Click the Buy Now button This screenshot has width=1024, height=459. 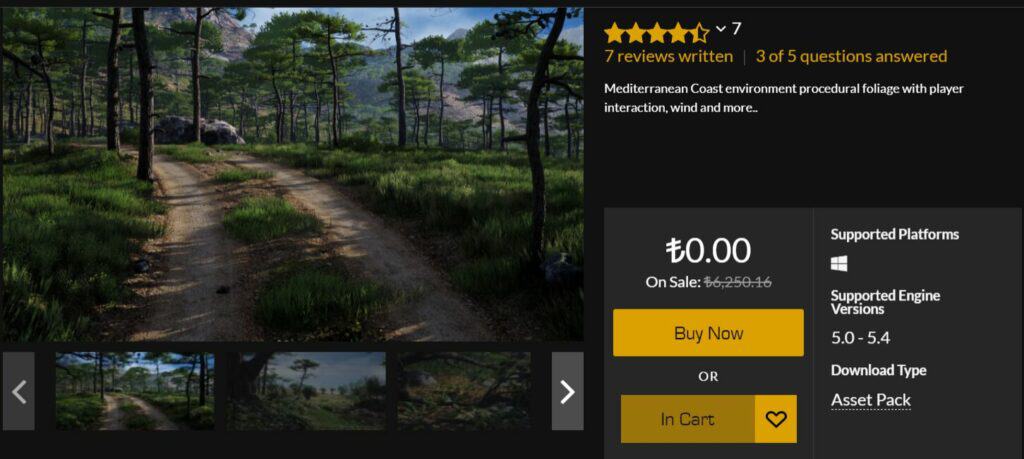pos(708,333)
